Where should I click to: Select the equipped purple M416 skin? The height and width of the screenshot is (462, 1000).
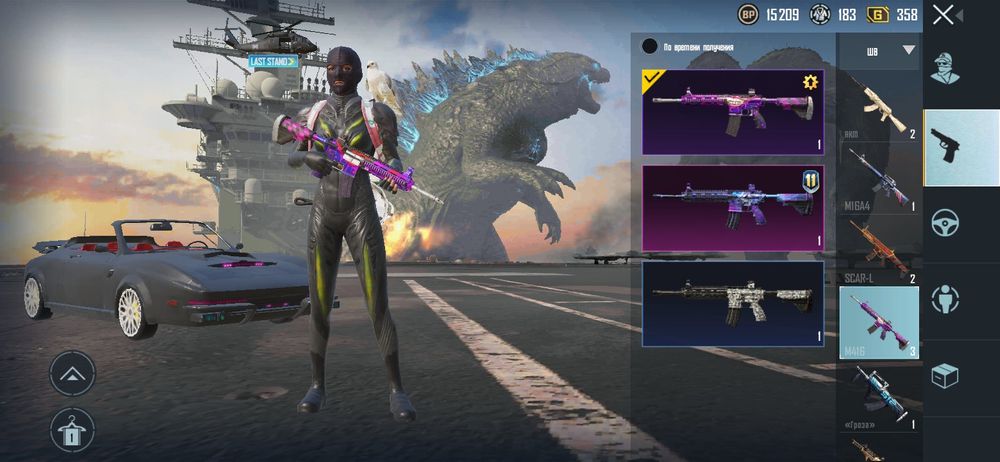733,111
